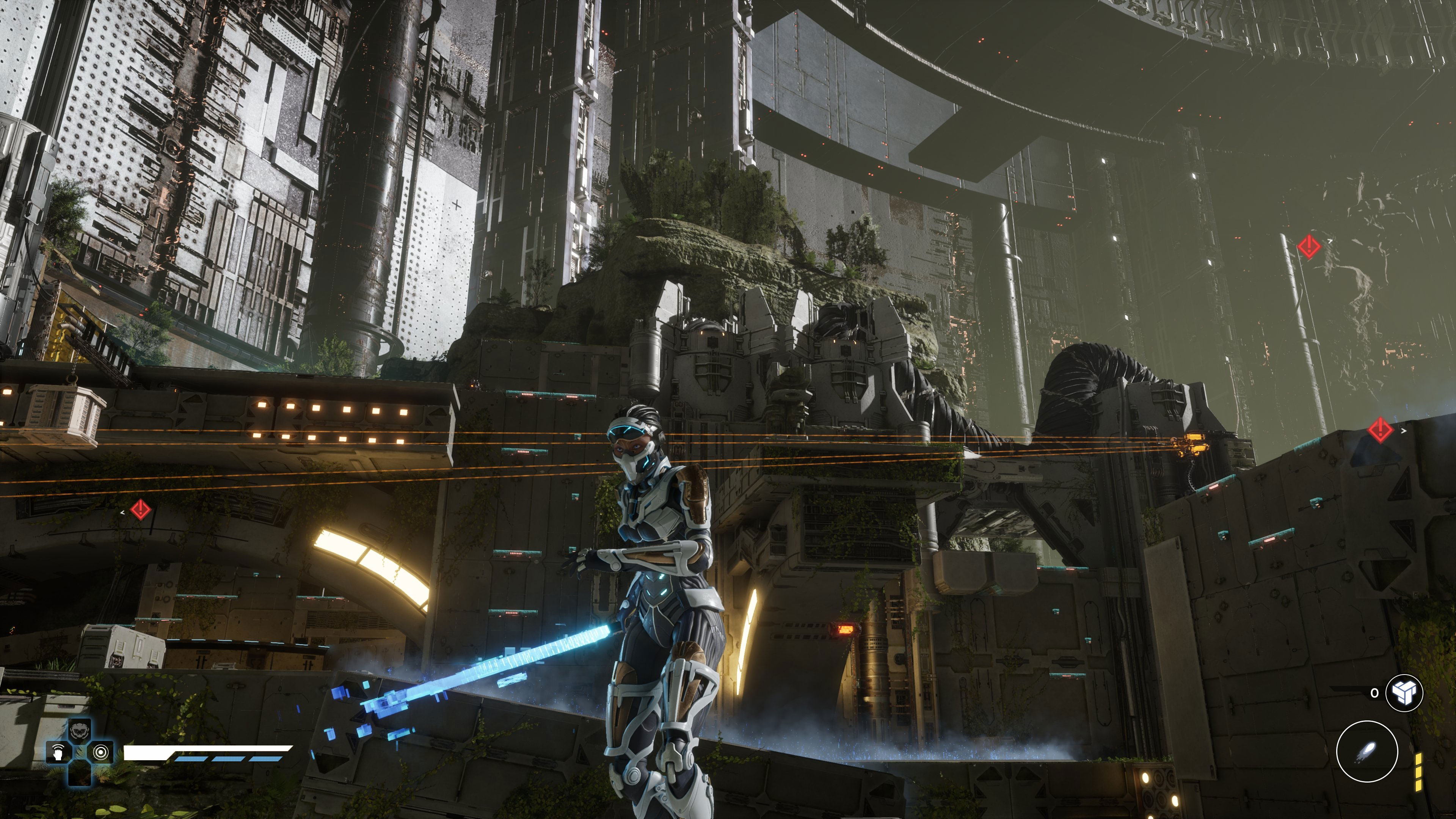
Task: Open the white cube fragment counter icon
Action: [x=1404, y=692]
